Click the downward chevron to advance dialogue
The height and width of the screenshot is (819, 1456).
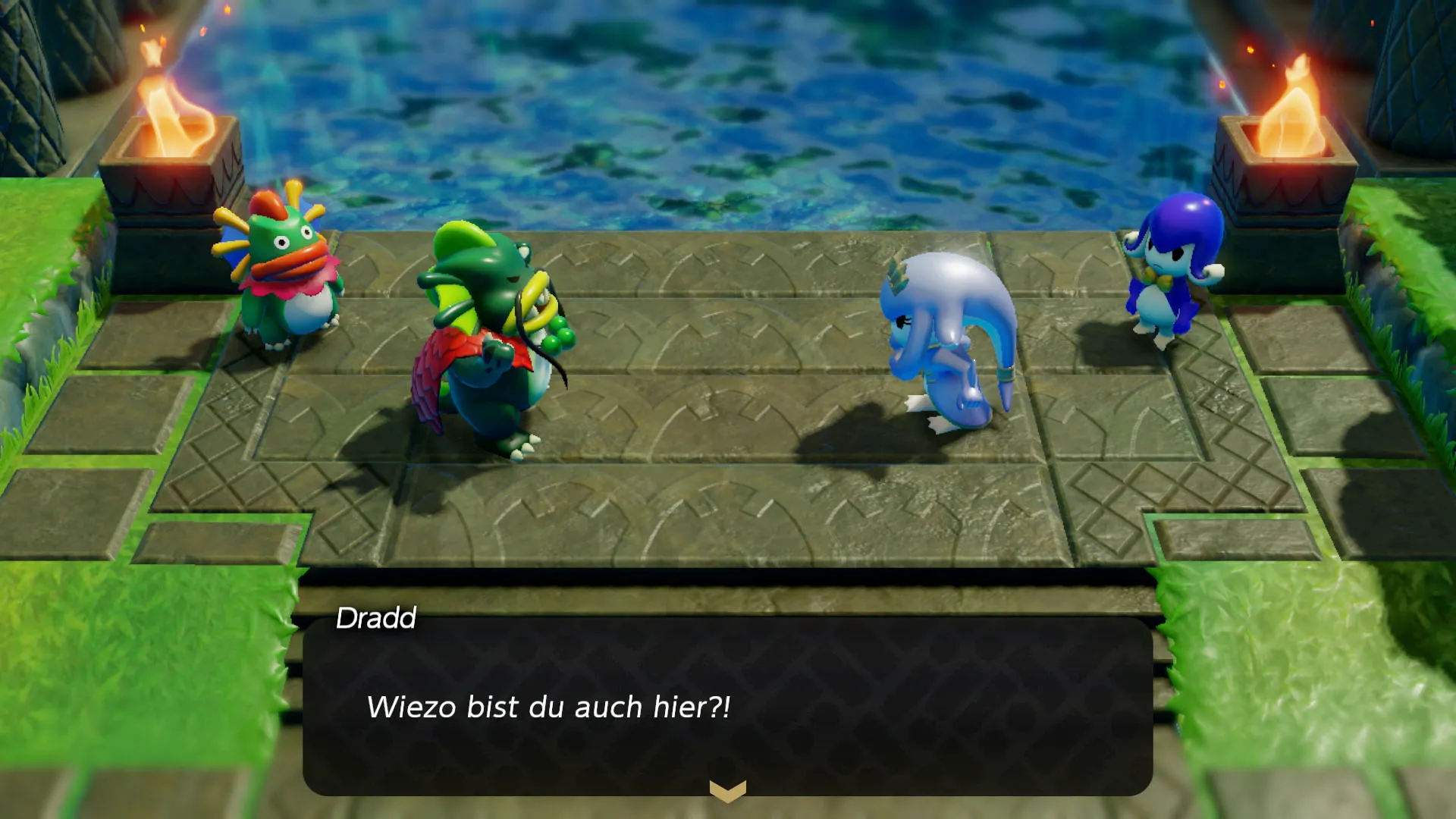coord(726,792)
